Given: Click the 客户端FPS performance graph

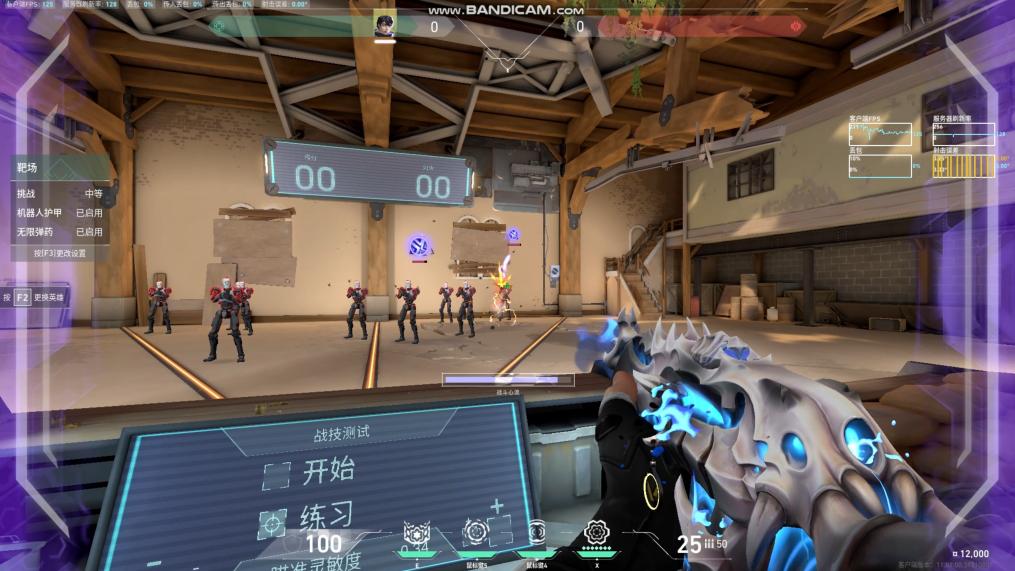Looking at the screenshot, I should tap(880, 134).
